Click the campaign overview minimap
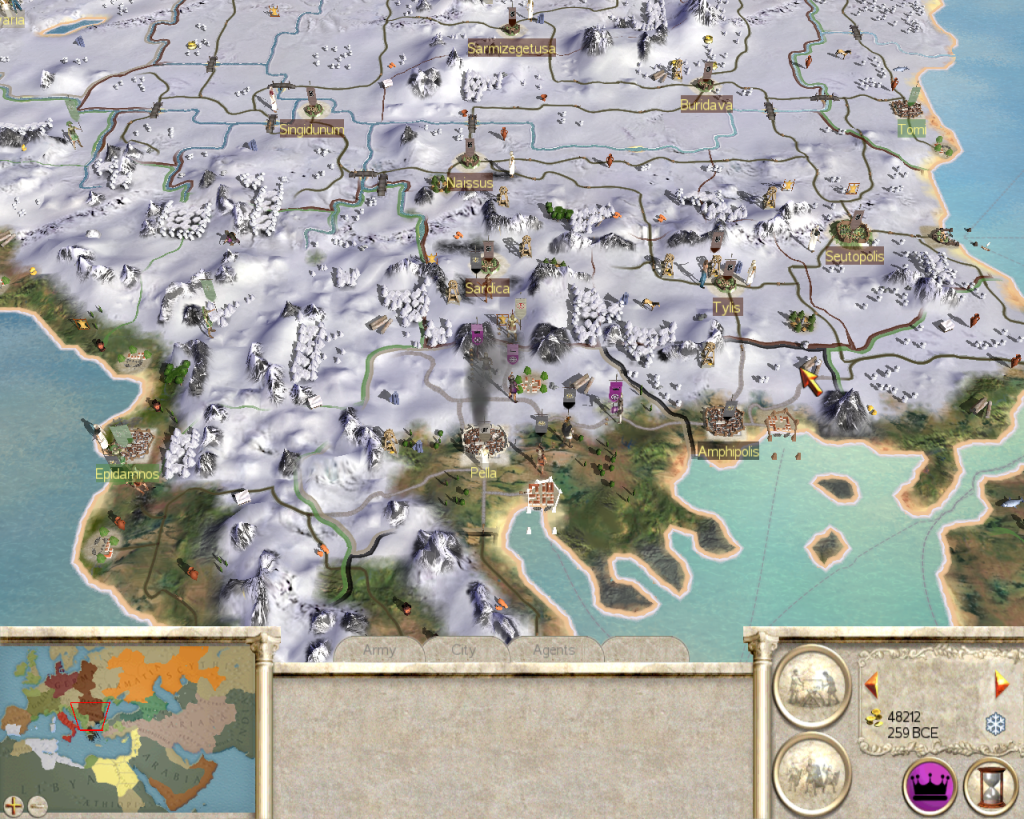The width and height of the screenshot is (1024, 819). coord(128,722)
